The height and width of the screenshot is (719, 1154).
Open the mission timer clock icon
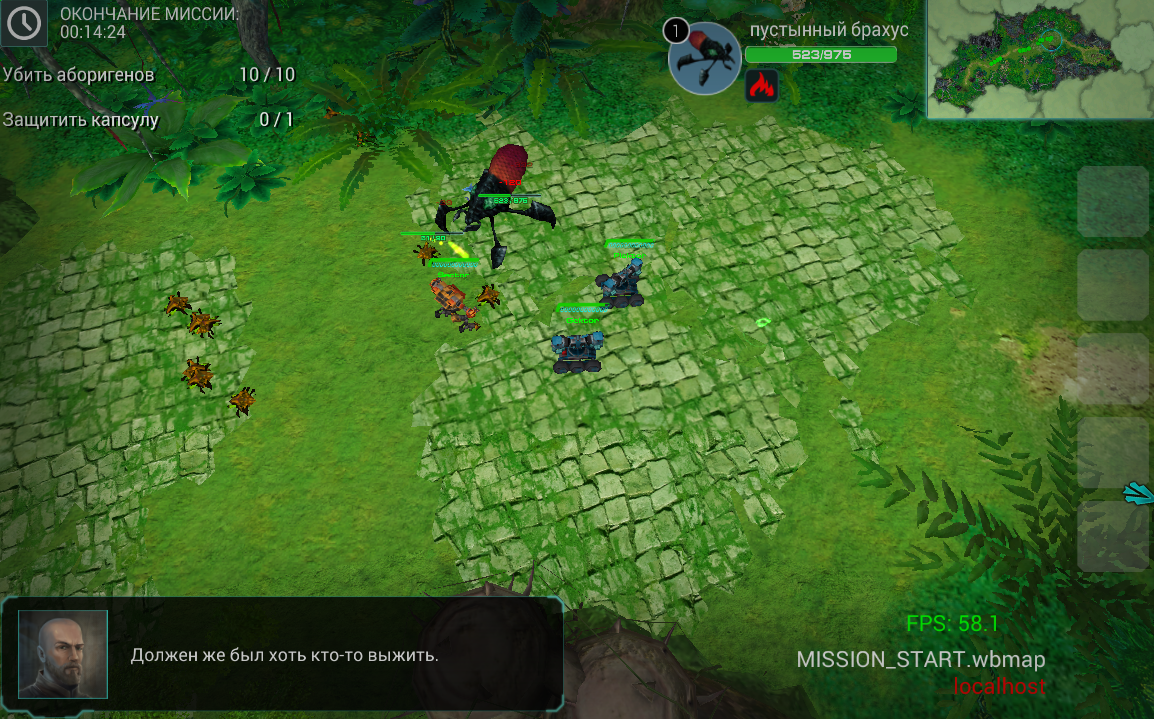24,23
